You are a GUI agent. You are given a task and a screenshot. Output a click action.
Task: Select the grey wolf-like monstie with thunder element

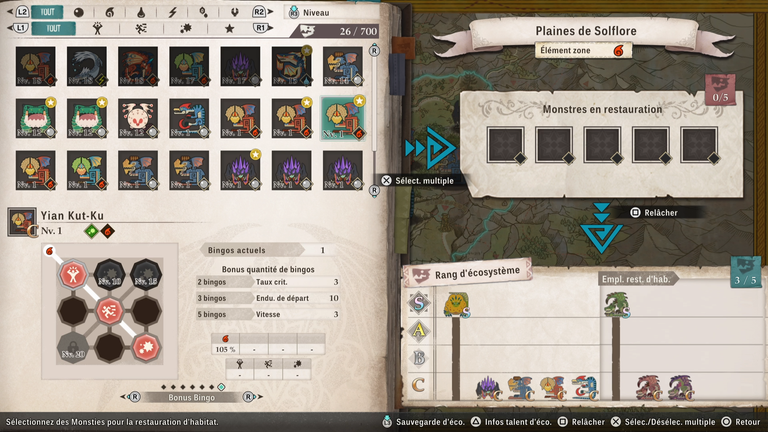click(87, 66)
